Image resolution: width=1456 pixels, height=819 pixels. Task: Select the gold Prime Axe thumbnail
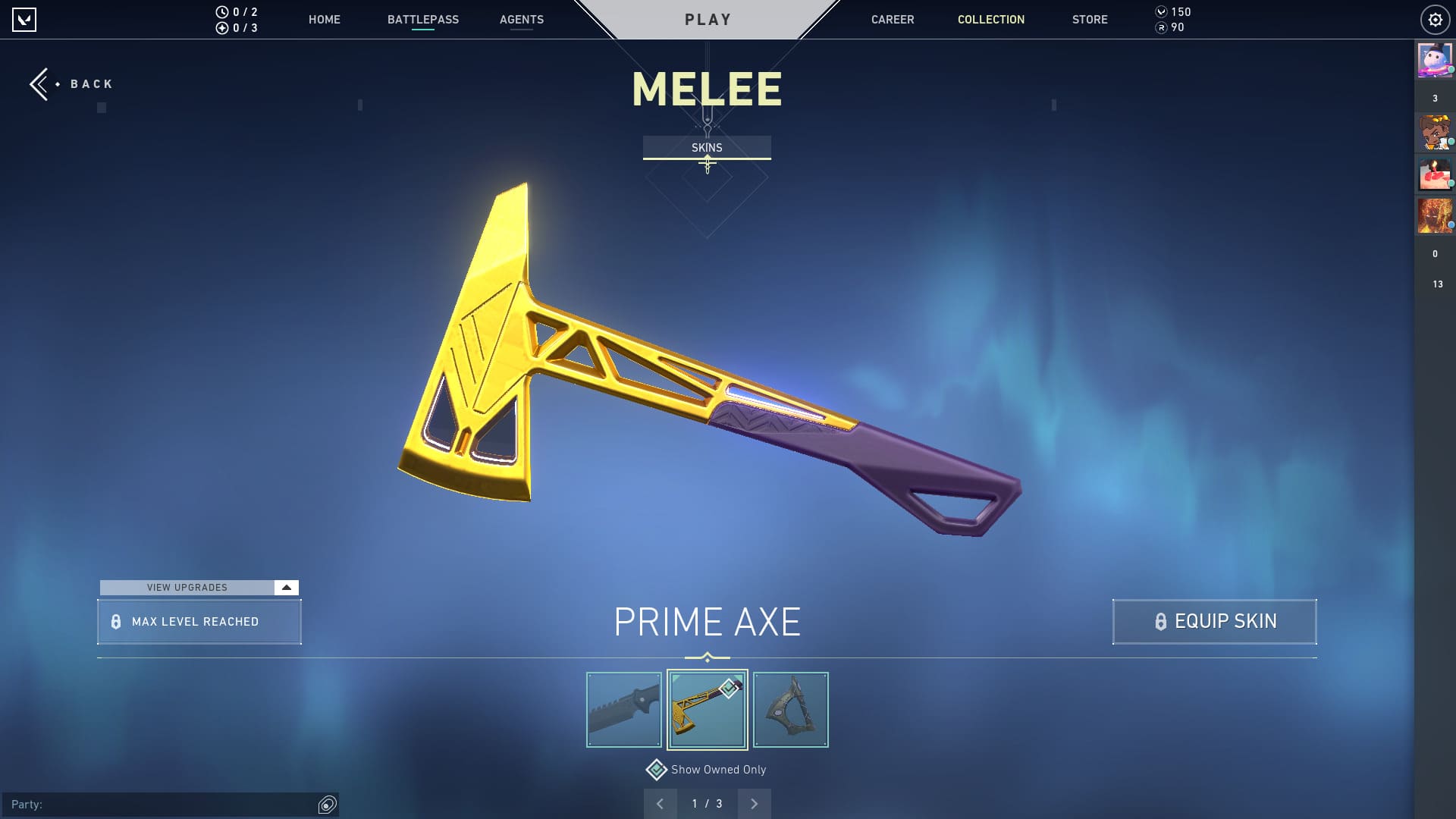[707, 710]
